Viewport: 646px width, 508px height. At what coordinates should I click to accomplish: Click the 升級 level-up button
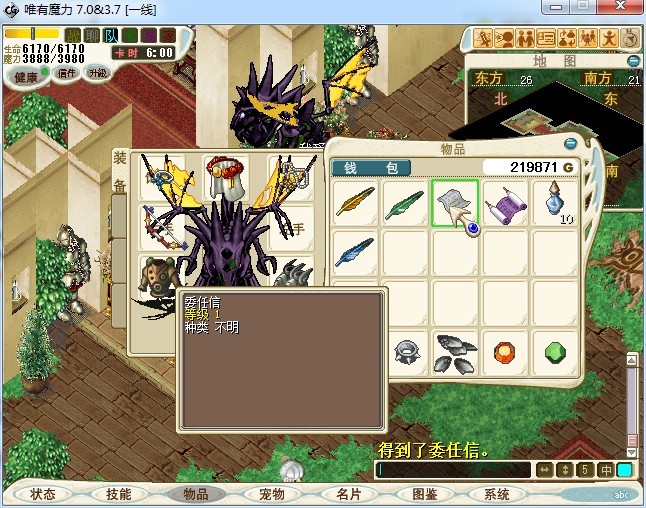98,73
